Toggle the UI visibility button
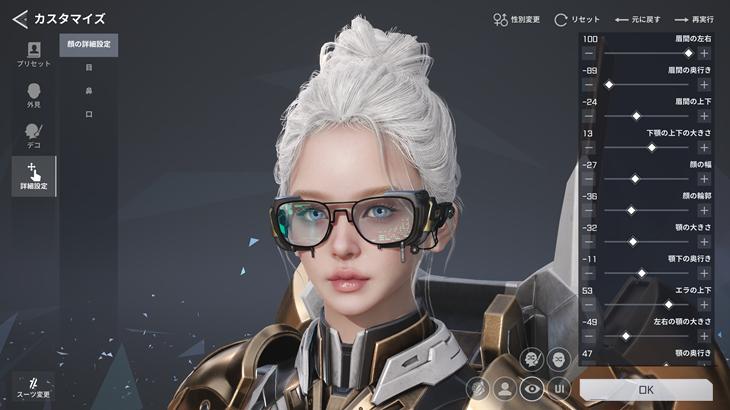The height and width of the screenshot is (410, 730). tap(560, 388)
